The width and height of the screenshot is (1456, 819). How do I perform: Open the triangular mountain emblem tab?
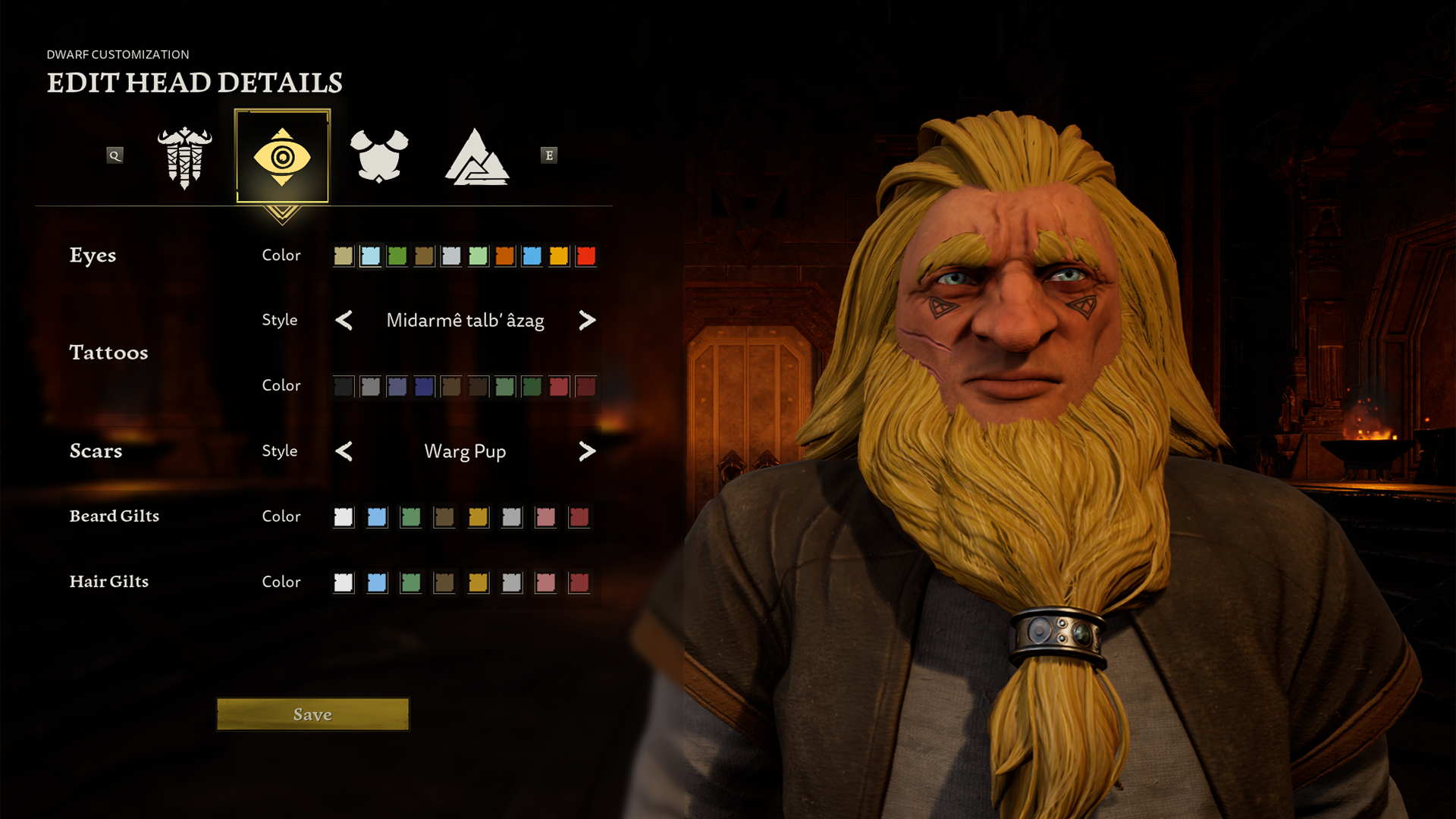click(x=476, y=158)
